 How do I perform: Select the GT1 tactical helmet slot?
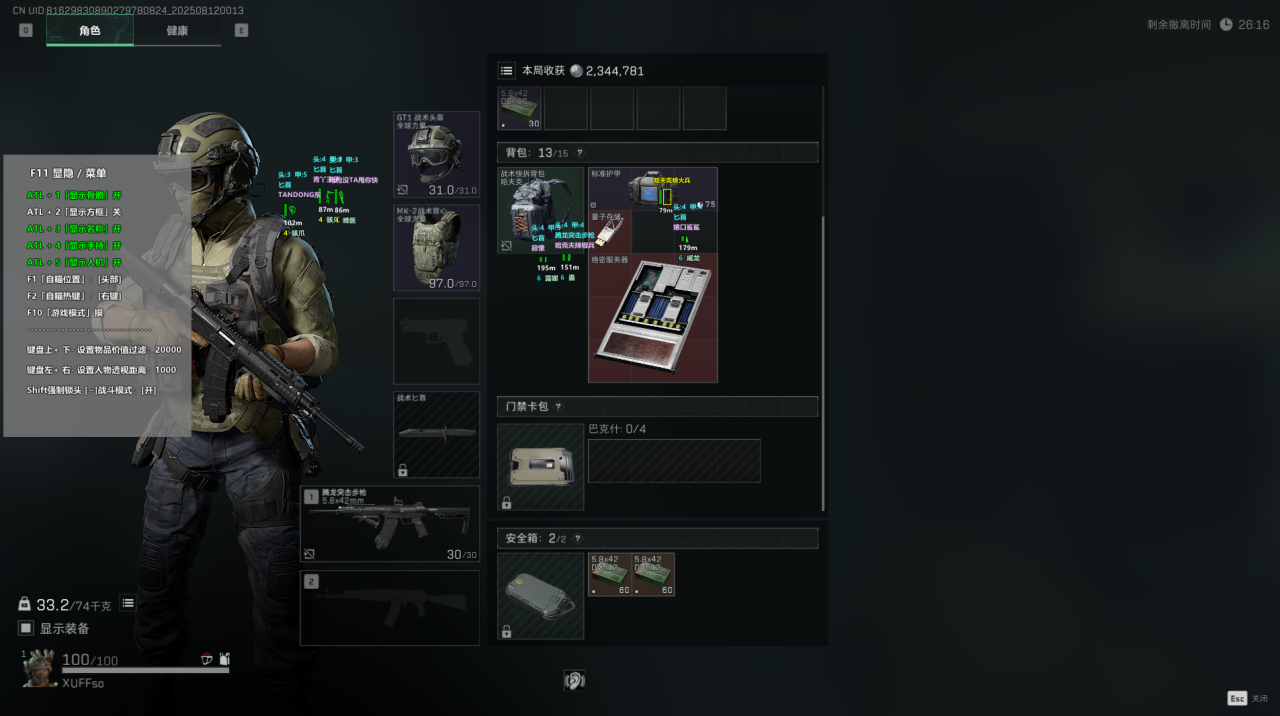[x=436, y=154]
